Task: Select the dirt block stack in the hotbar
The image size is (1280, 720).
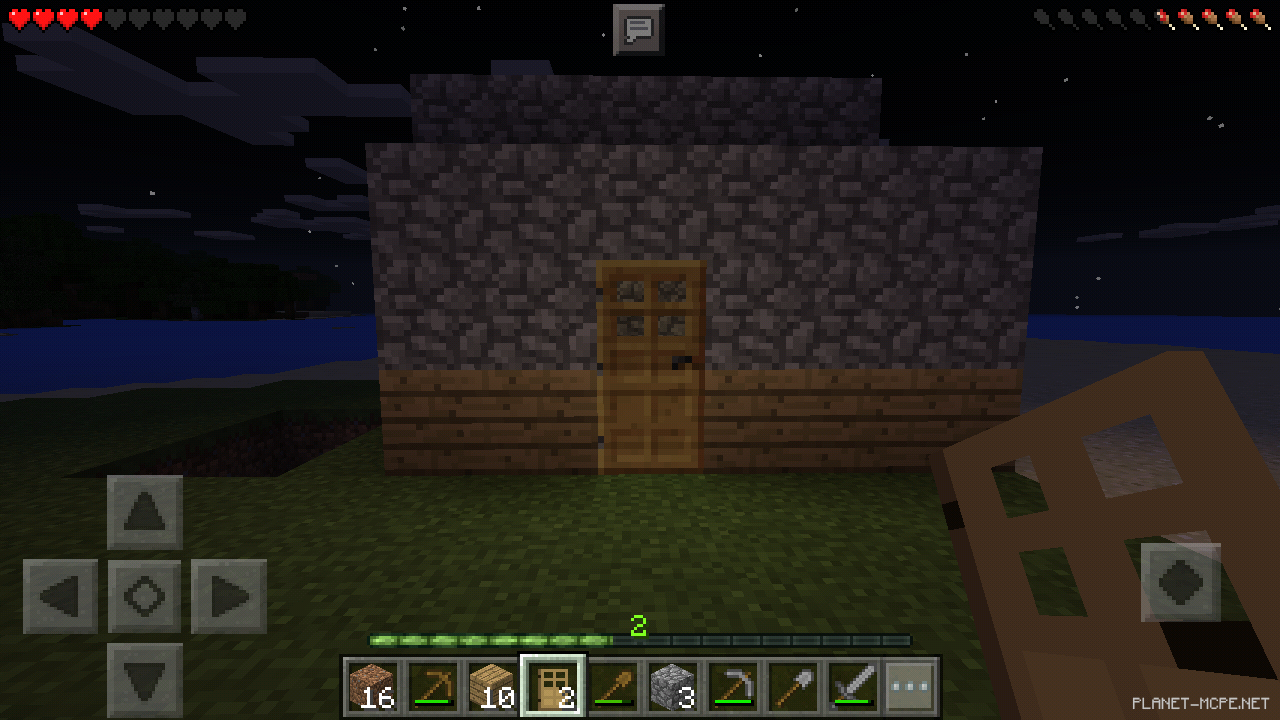Action: tap(374, 684)
